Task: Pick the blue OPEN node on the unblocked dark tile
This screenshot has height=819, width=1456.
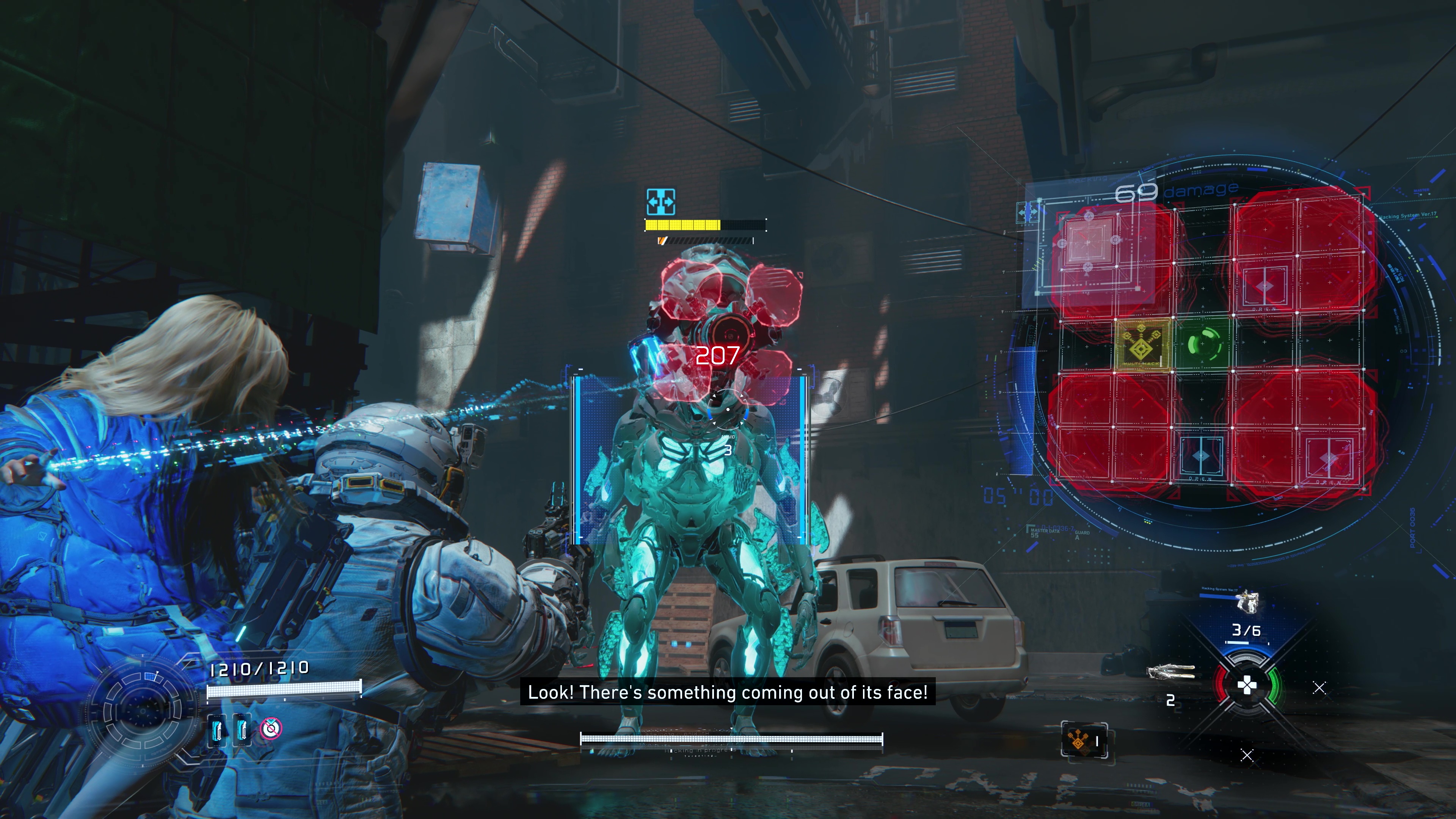Action: tap(1201, 456)
